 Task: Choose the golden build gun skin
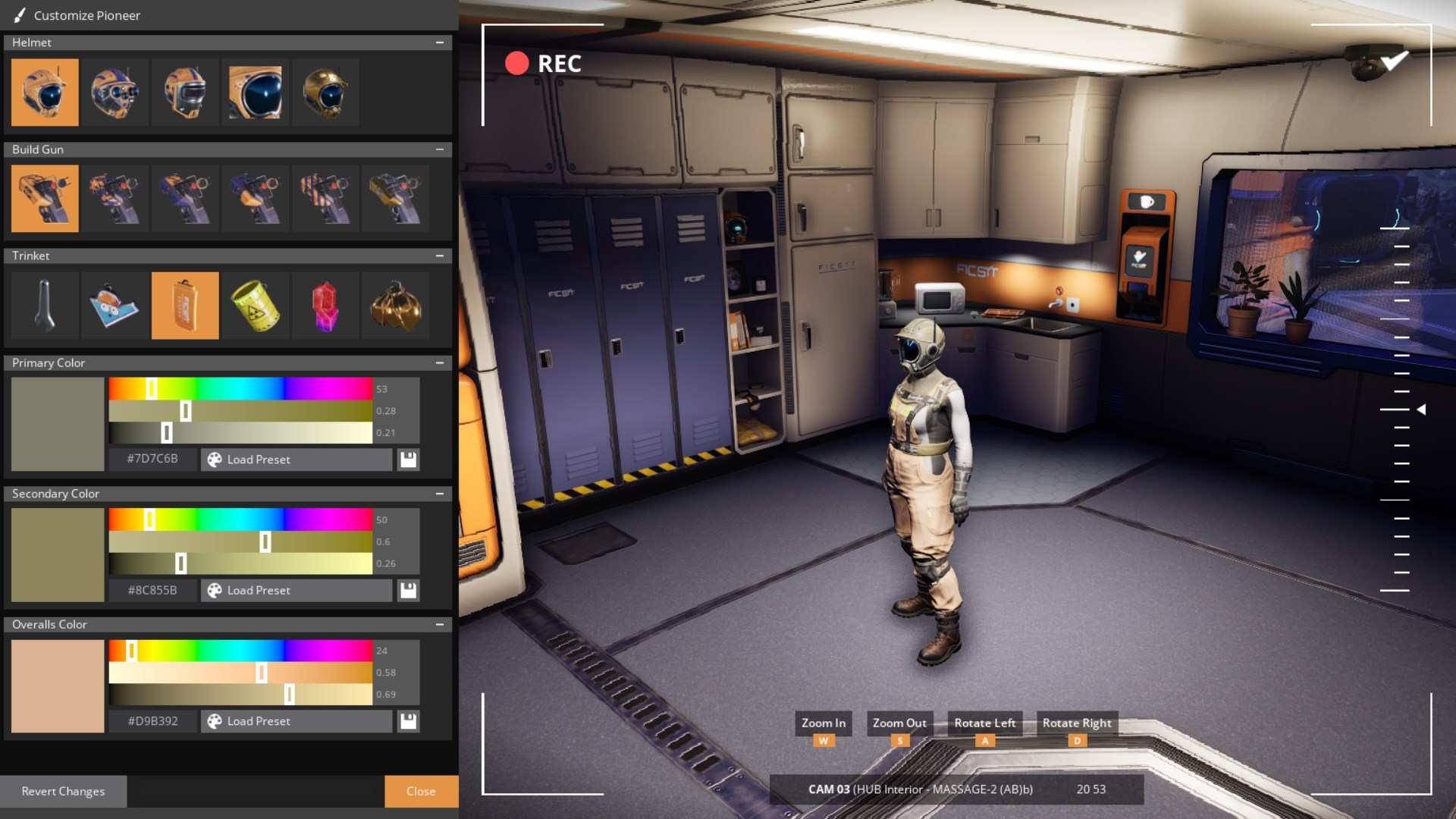coord(395,199)
